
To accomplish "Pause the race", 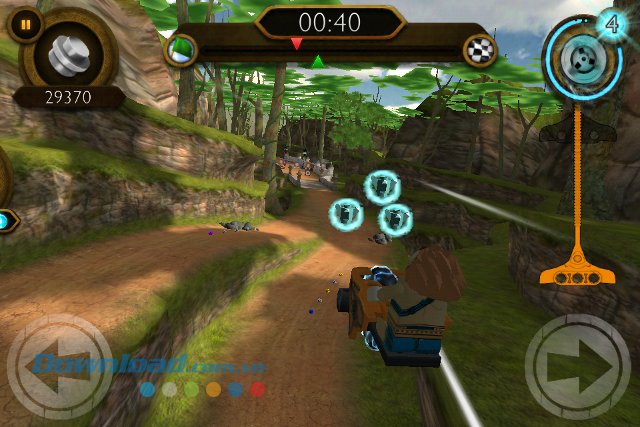I will [25, 24].
